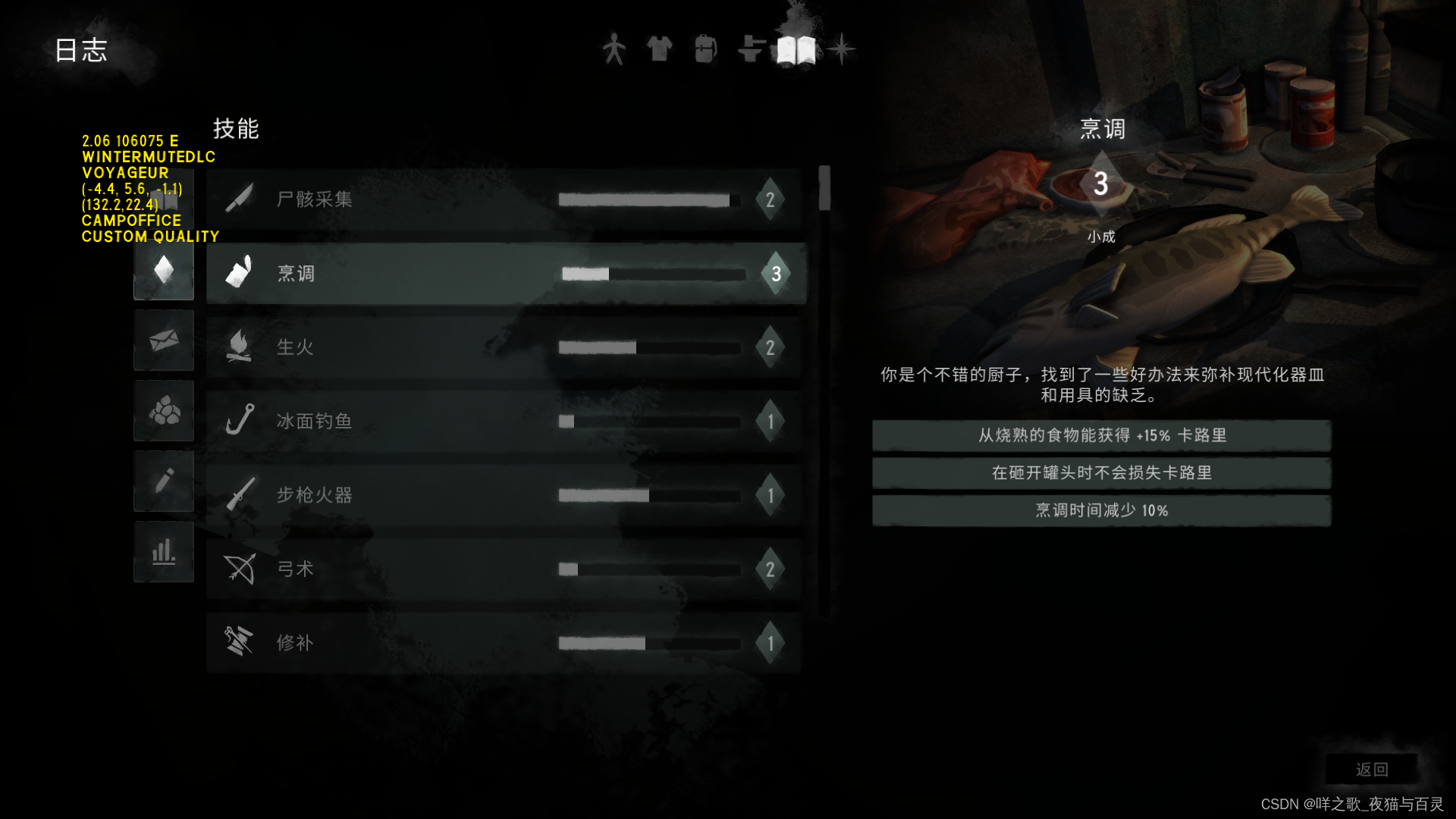Open the envelope journal category
1456x819 pixels.
(x=164, y=340)
